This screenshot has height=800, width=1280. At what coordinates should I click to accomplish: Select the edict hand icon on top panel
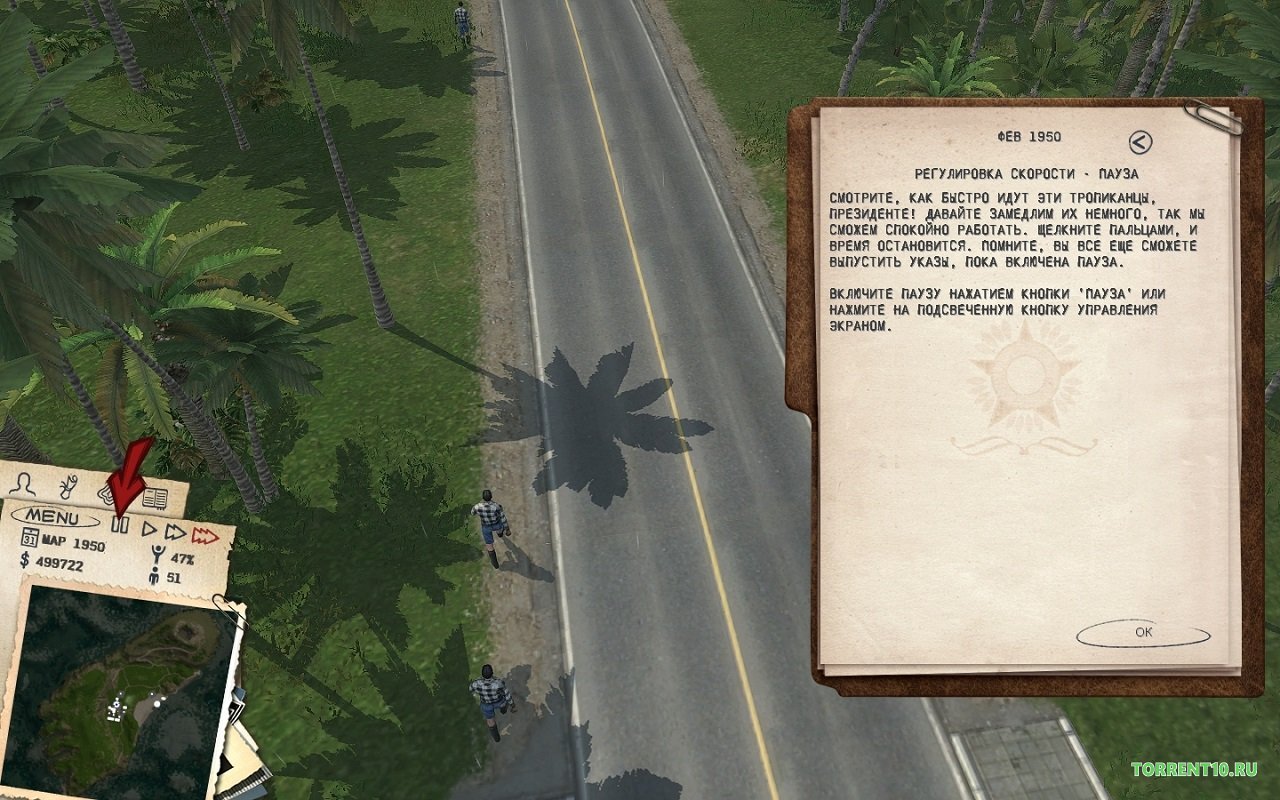click(66, 488)
